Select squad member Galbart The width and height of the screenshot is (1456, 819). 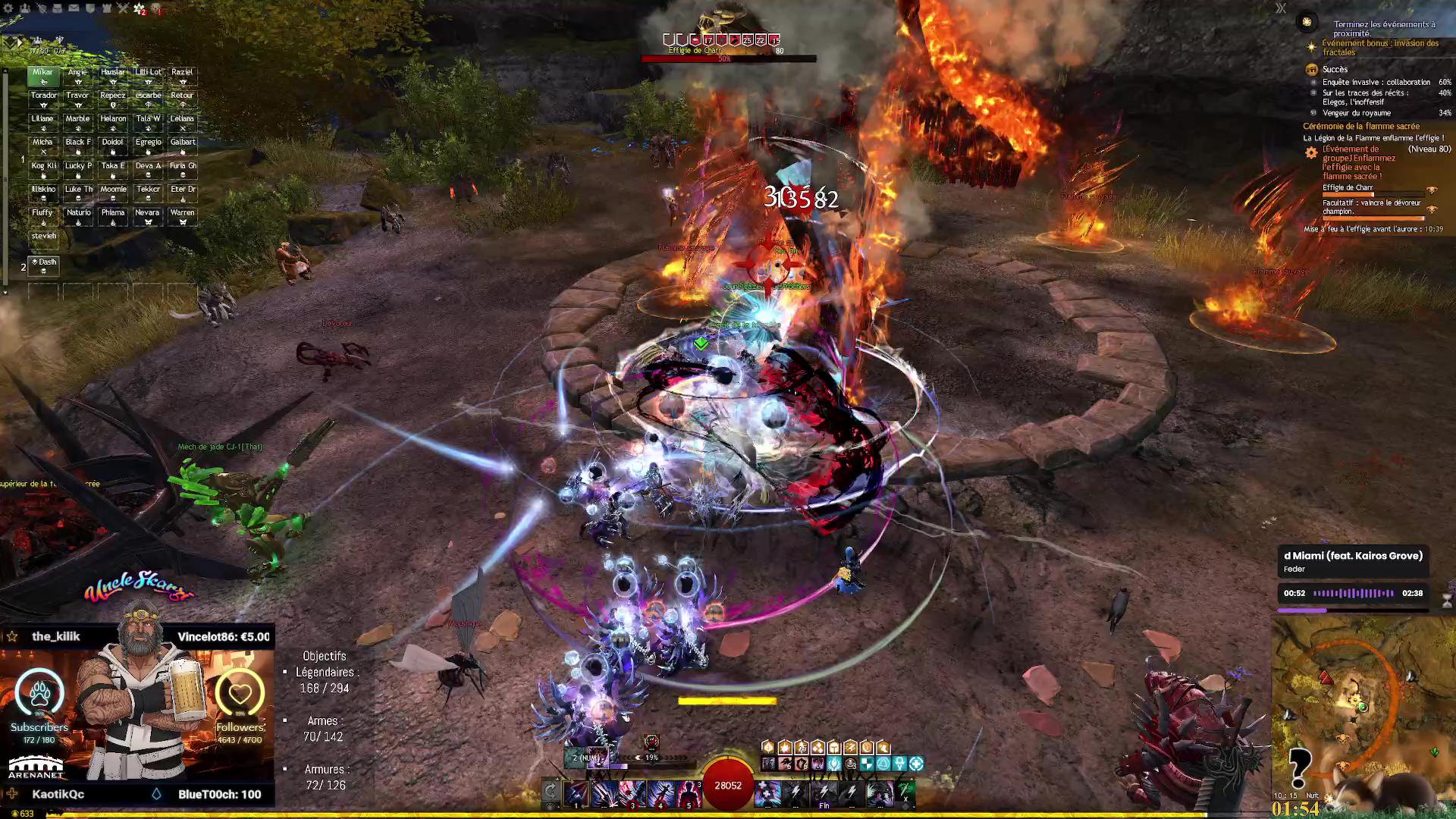pos(182,146)
